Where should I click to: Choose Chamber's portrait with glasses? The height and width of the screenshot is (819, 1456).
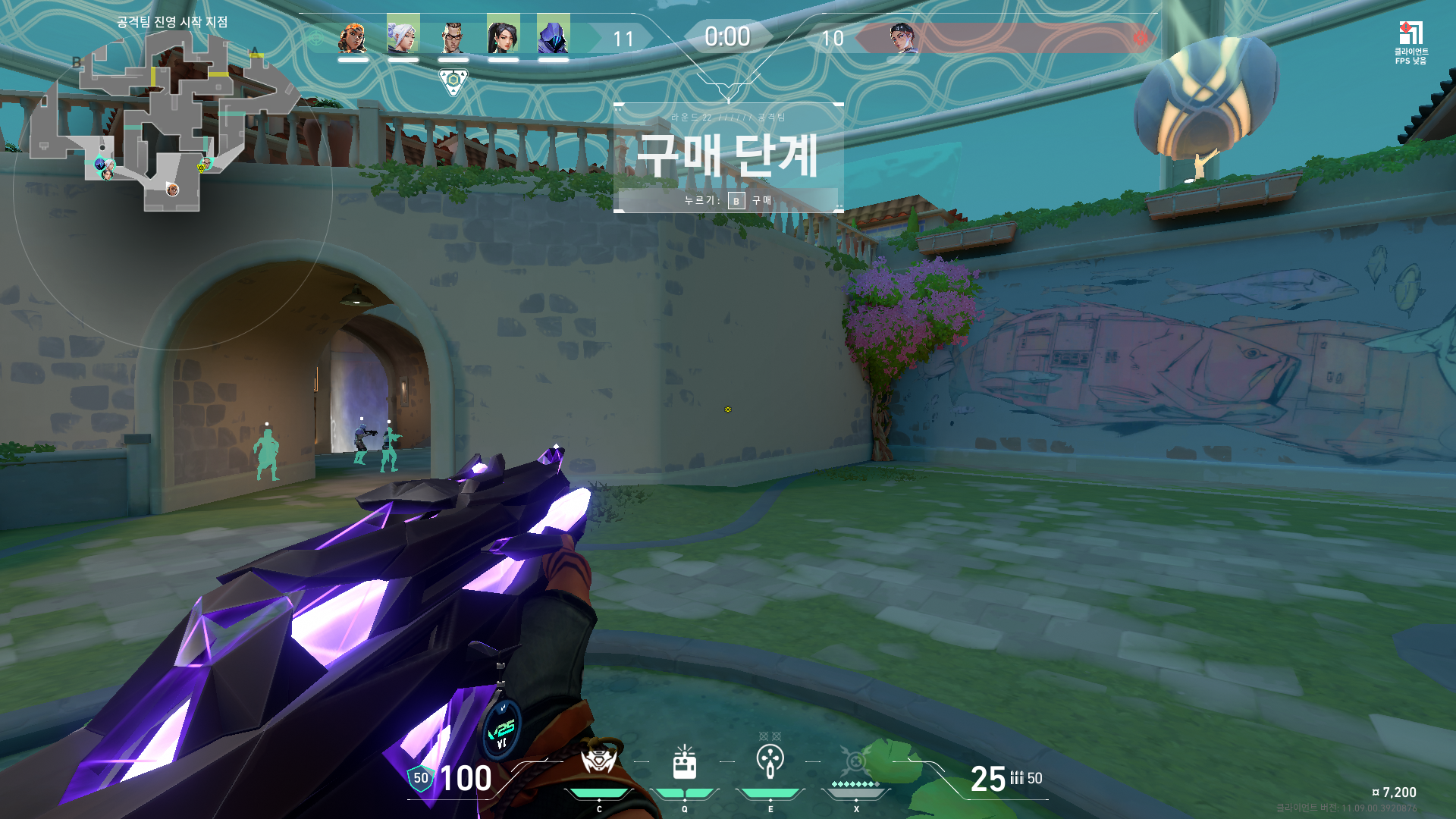coord(453,36)
